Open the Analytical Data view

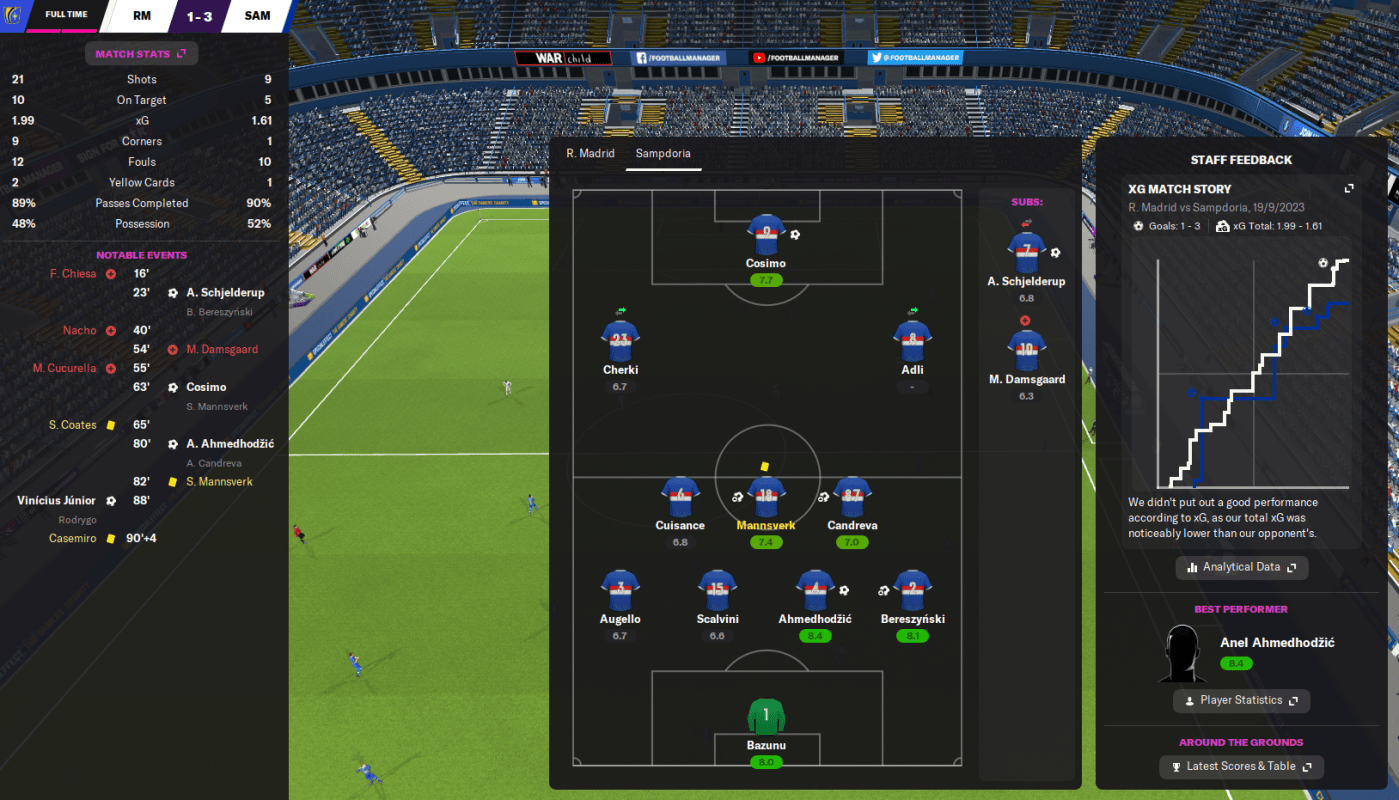1241,567
